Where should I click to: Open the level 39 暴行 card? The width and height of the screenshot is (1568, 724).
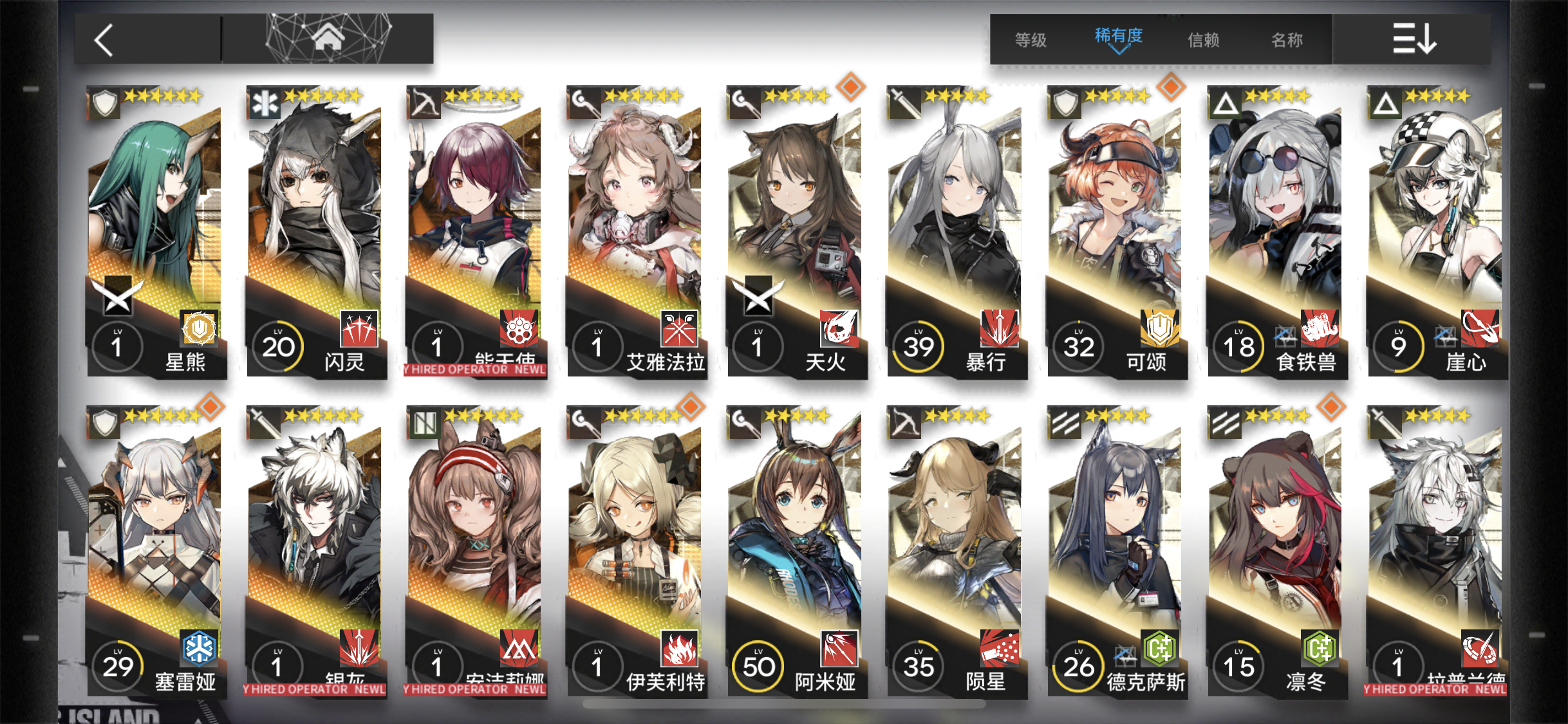tap(955, 232)
